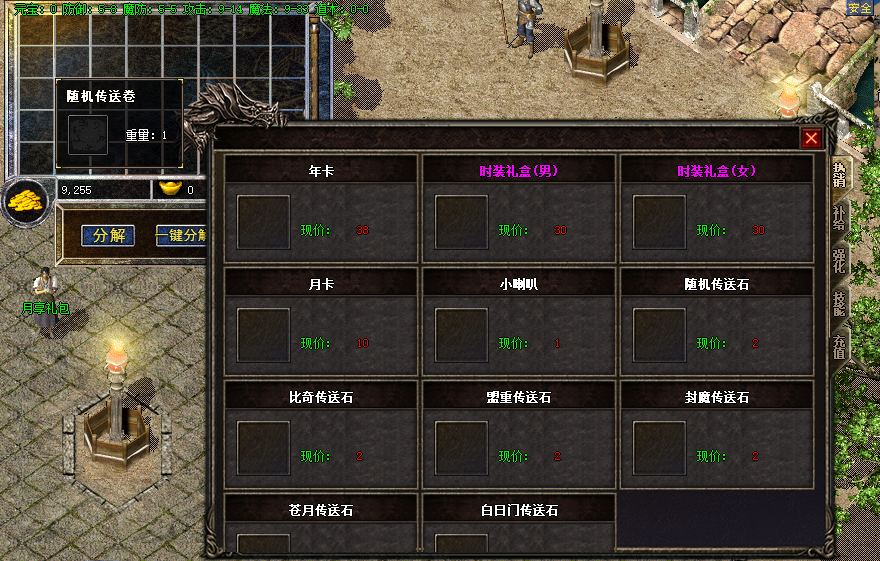Select the 年卡 shop item

tap(264, 222)
